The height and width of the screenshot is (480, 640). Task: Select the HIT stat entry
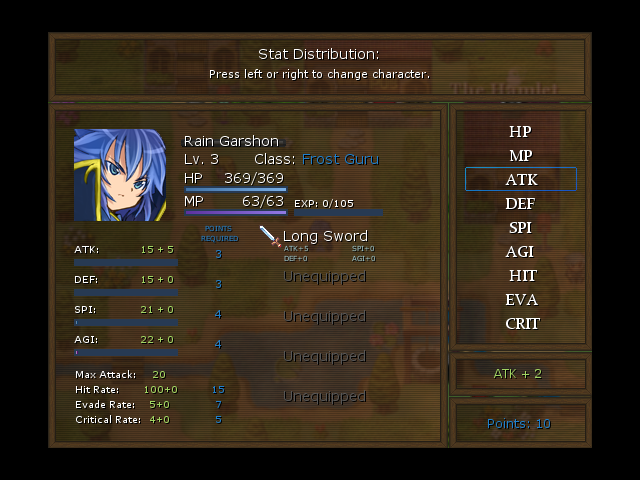coord(521,276)
